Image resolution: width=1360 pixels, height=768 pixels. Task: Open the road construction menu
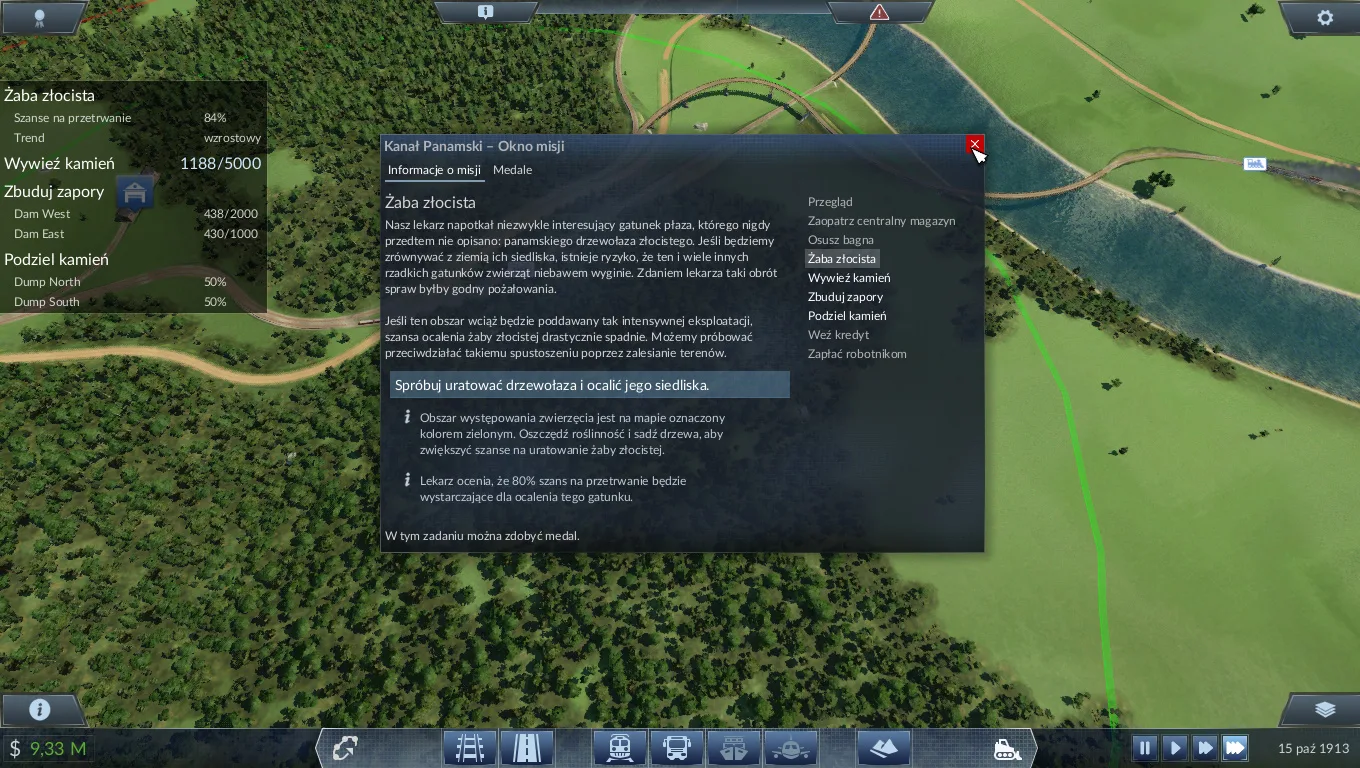[527, 748]
